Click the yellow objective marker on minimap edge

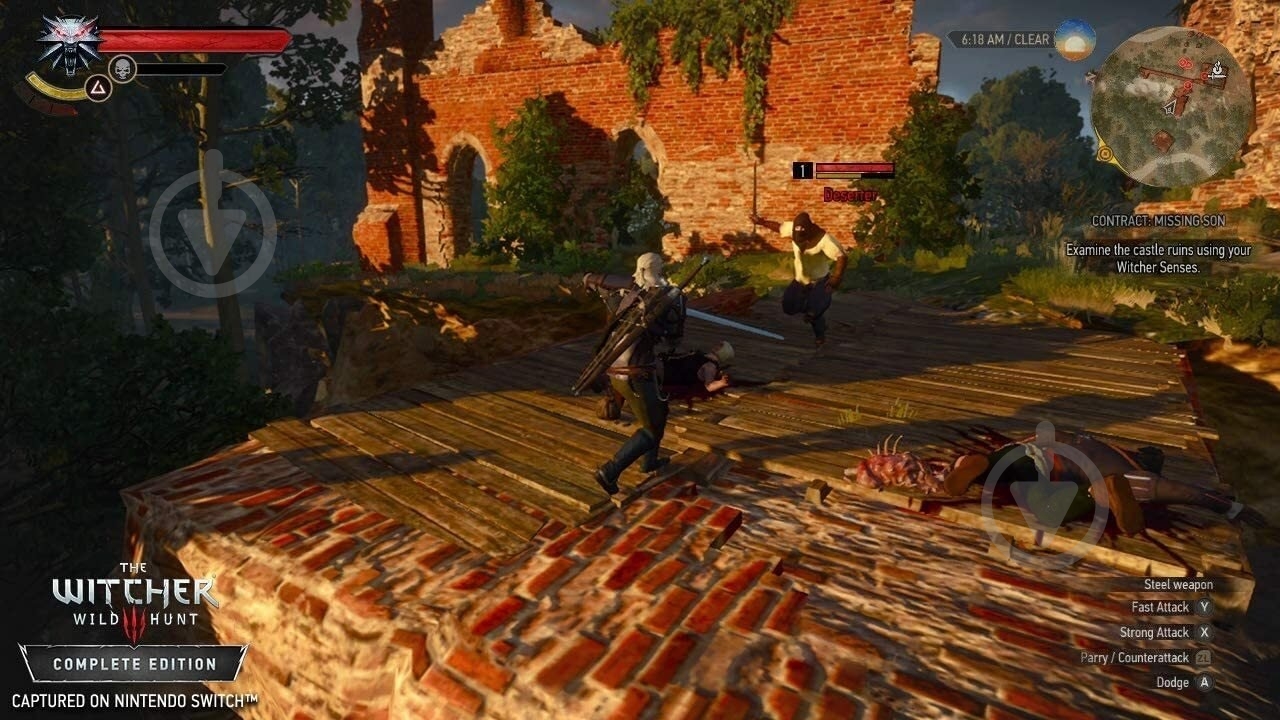click(1107, 154)
